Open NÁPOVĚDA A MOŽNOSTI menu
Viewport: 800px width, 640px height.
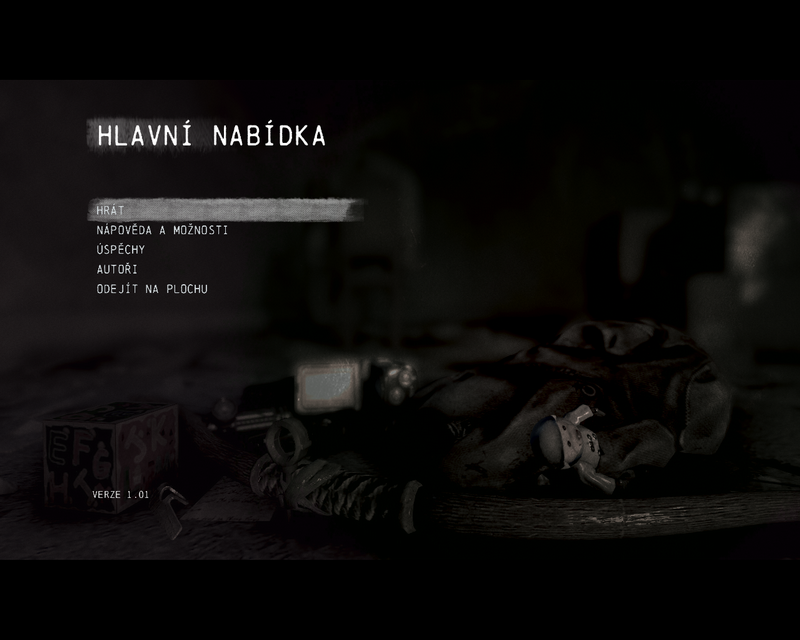(x=162, y=230)
